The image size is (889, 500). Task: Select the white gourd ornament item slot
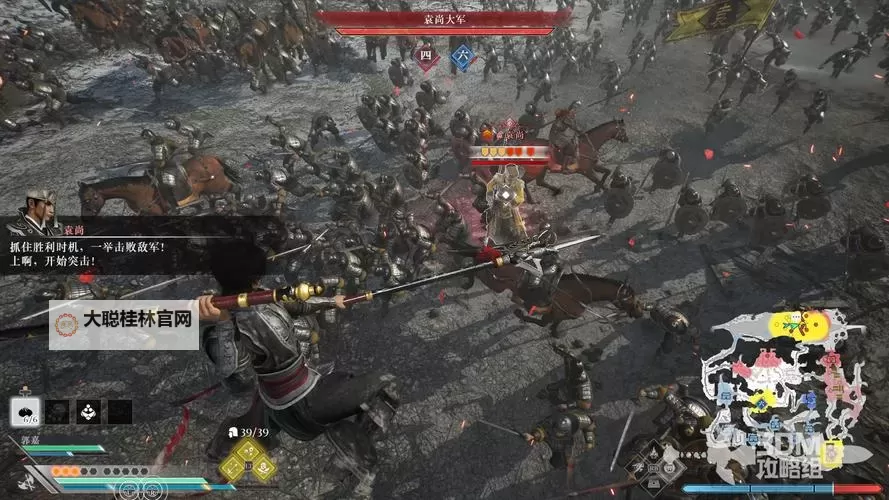point(87,411)
